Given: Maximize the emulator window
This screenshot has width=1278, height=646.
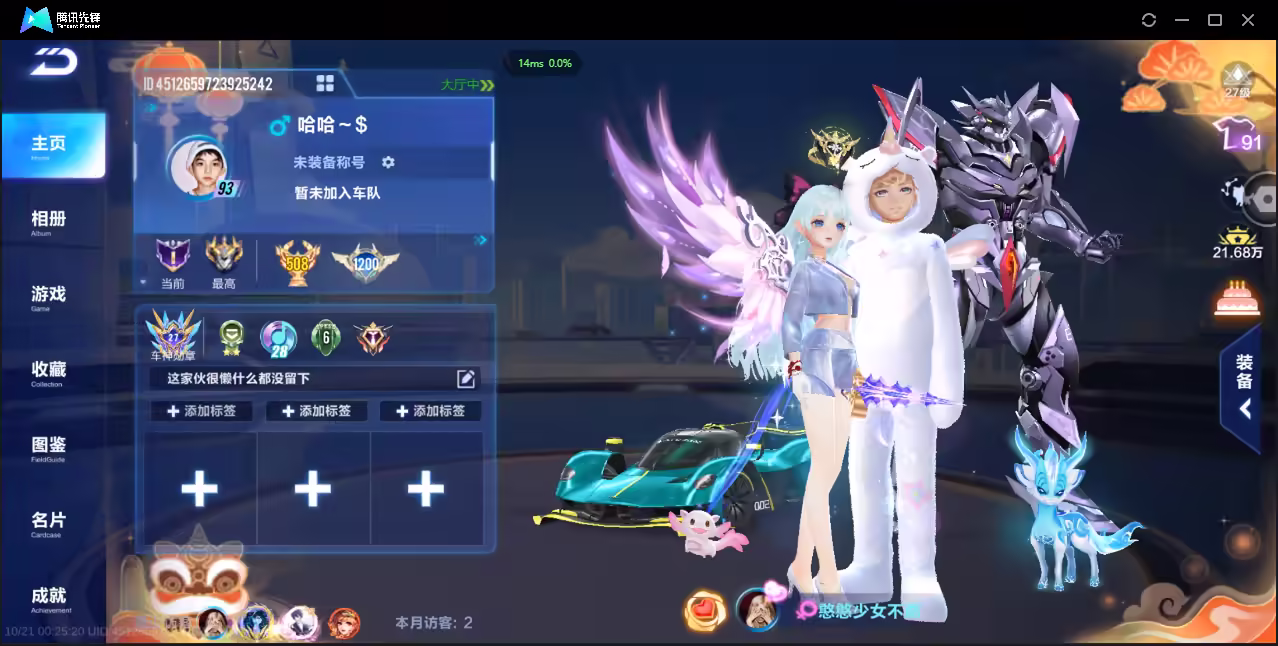Looking at the screenshot, I should click(1215, 20).
